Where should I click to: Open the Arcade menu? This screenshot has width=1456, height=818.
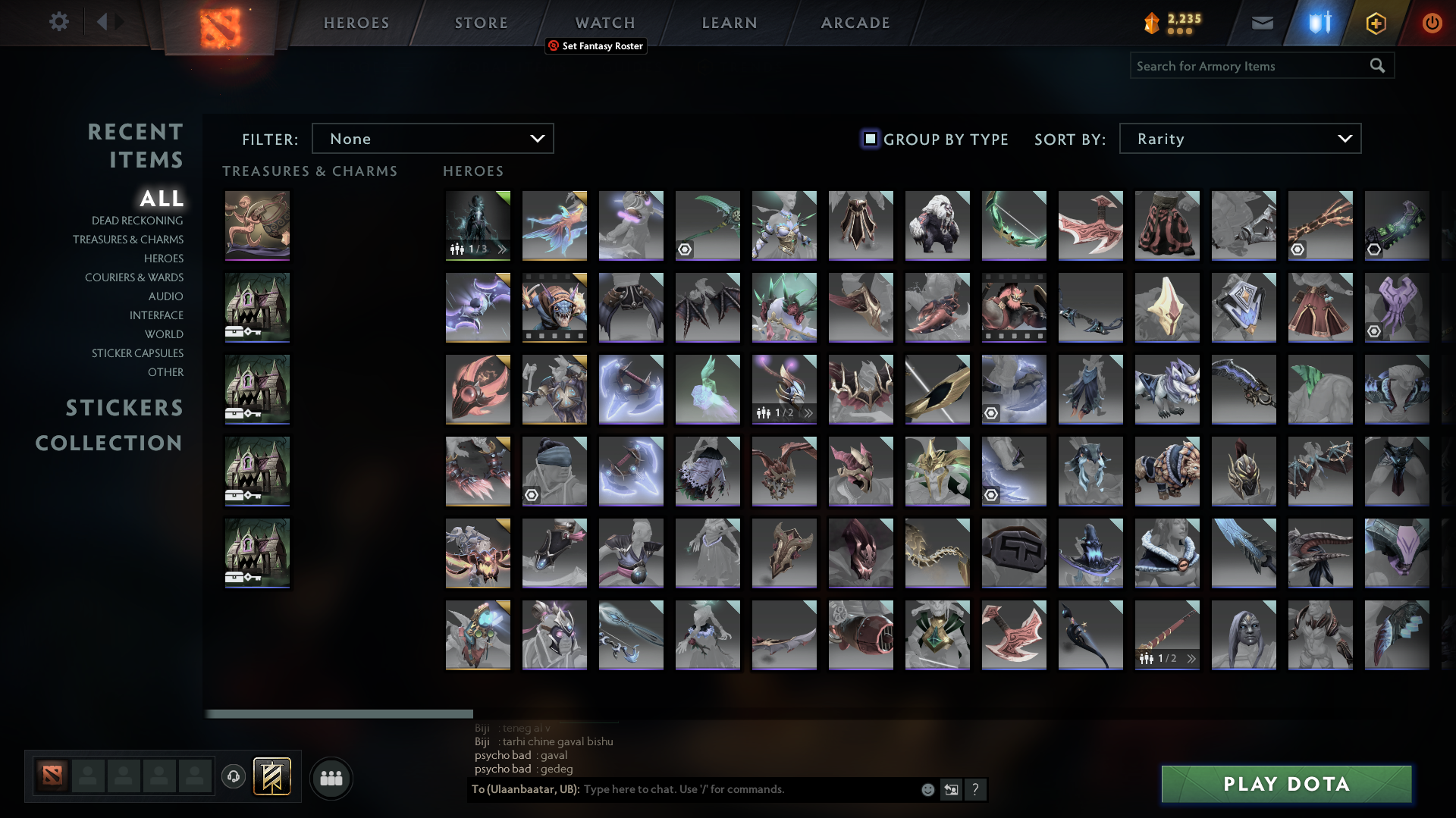[855, 22]
